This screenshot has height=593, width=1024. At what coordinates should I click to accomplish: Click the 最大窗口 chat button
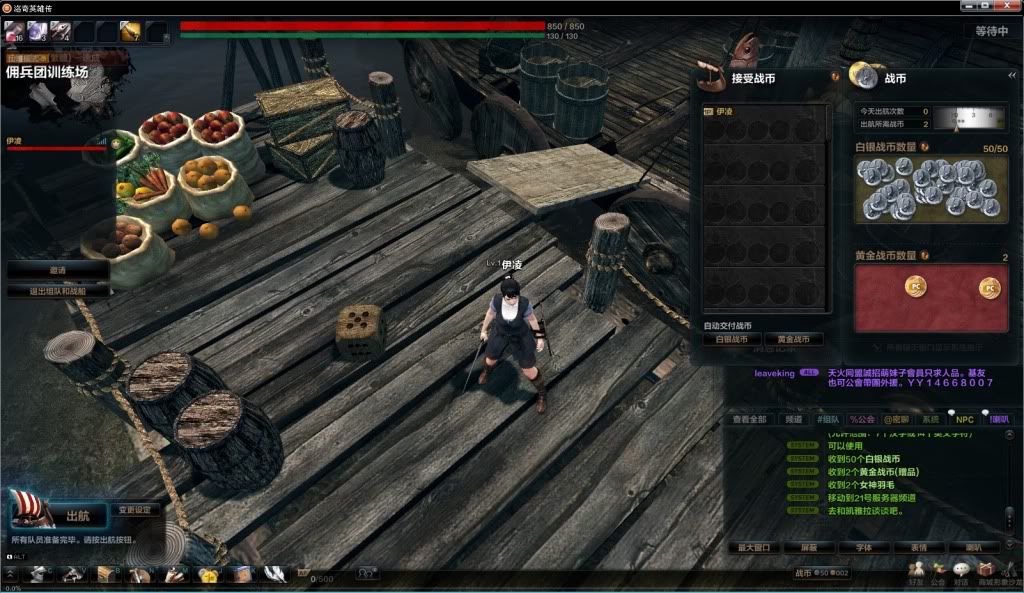pyautogui.click(x=754, y=548)
